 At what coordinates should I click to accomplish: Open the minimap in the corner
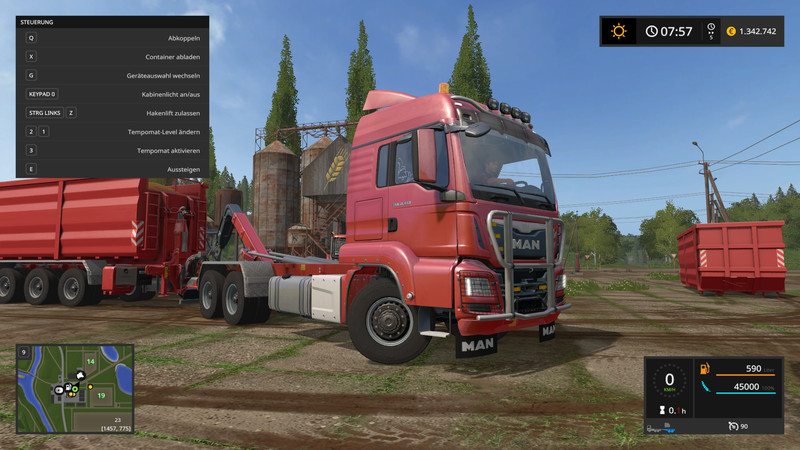click(x=75, y=388)
